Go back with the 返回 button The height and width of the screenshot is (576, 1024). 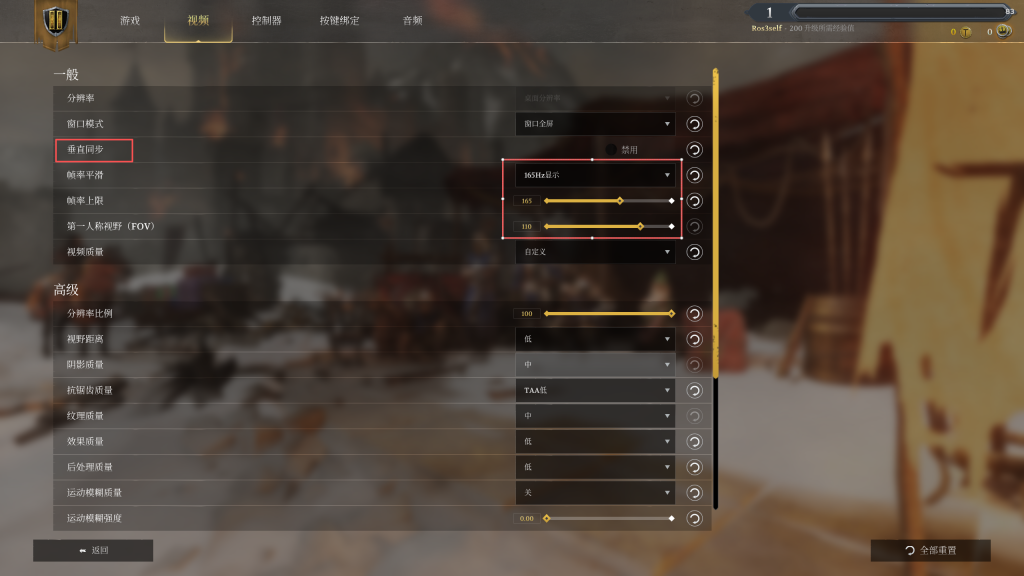click(93, 550)
